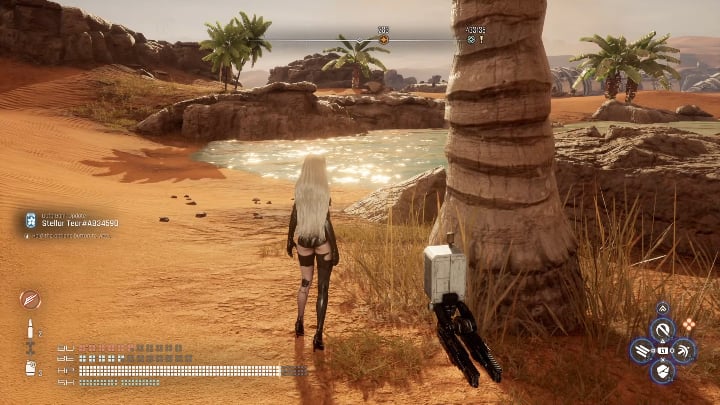Activate the bottom shield-shaped skill icon

pos(661,372)
